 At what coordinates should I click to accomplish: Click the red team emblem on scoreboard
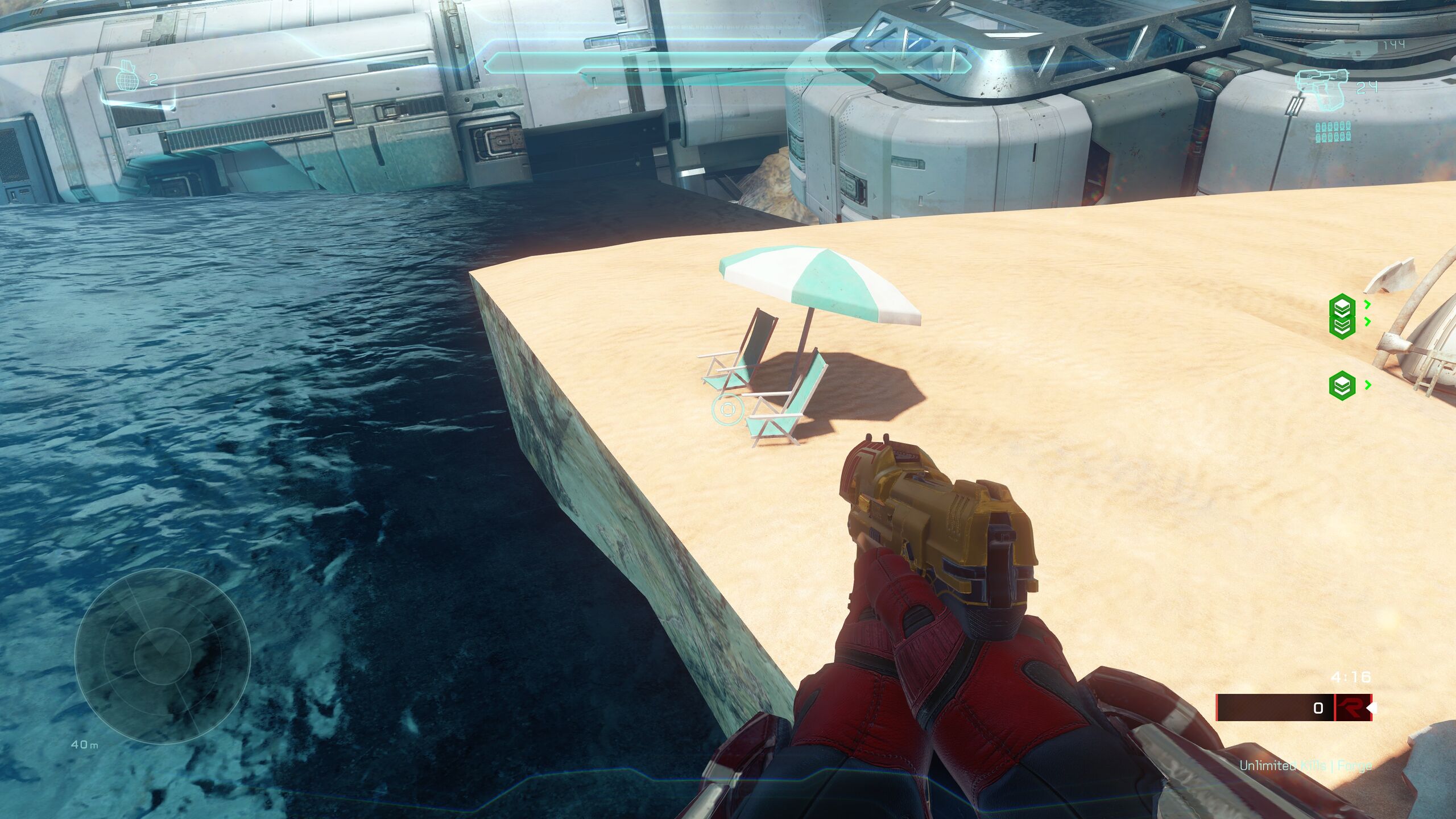1353,708
